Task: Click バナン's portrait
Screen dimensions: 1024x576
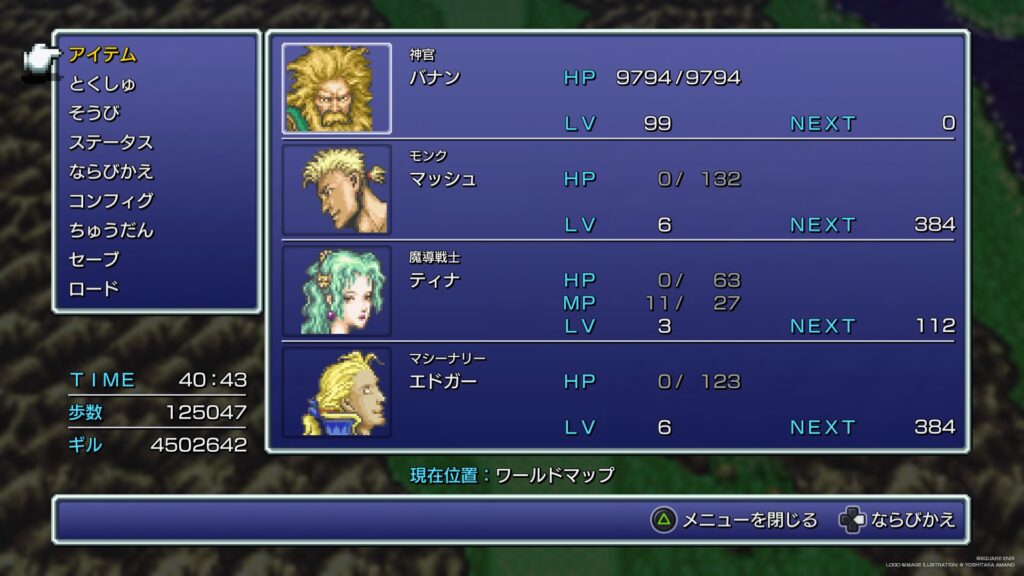Action: point(336,88)
